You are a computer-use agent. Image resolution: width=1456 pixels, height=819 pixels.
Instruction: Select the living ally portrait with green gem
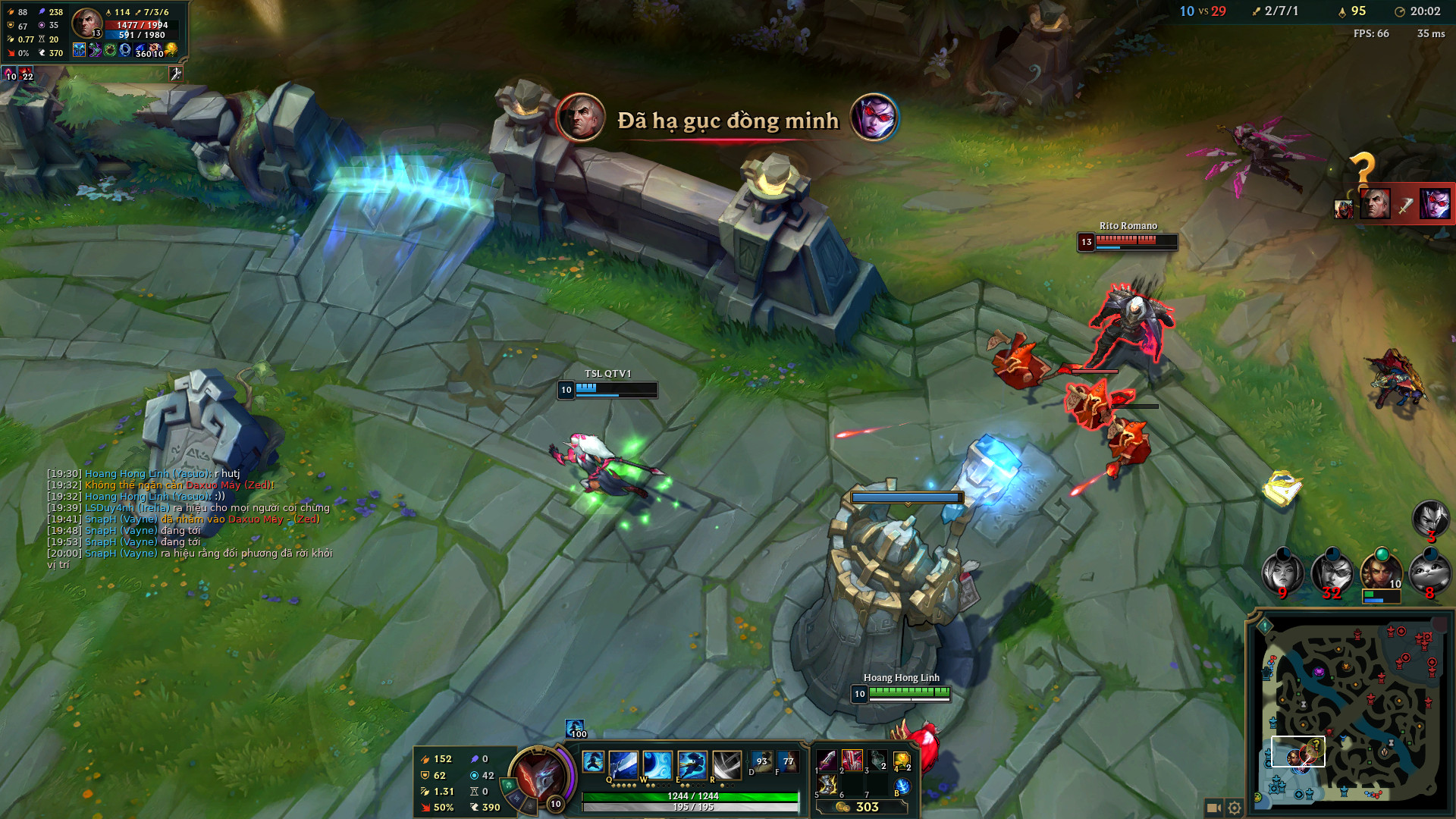click(x=1381, y=572)
